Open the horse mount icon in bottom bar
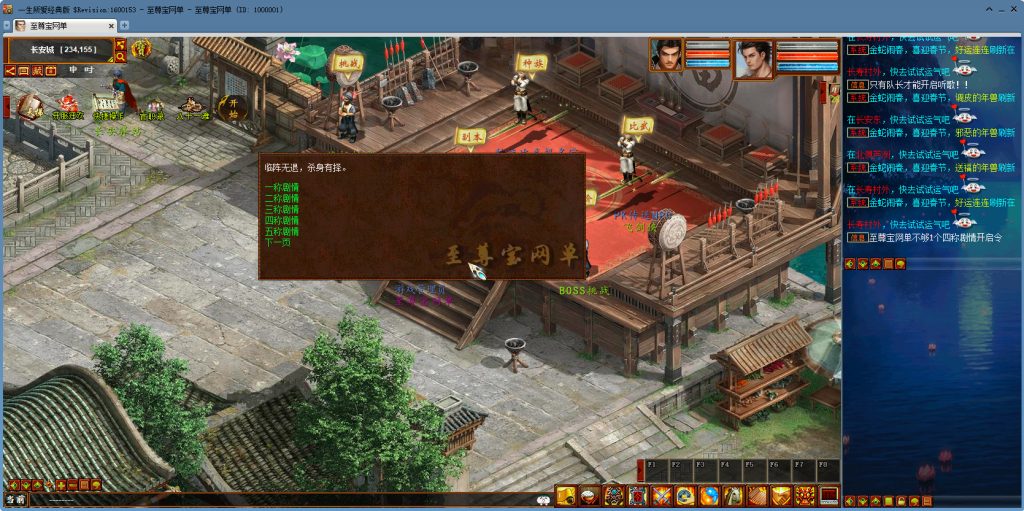This screenshot has width=1024, height=511. pyautogui.click(x=733, y=496)
